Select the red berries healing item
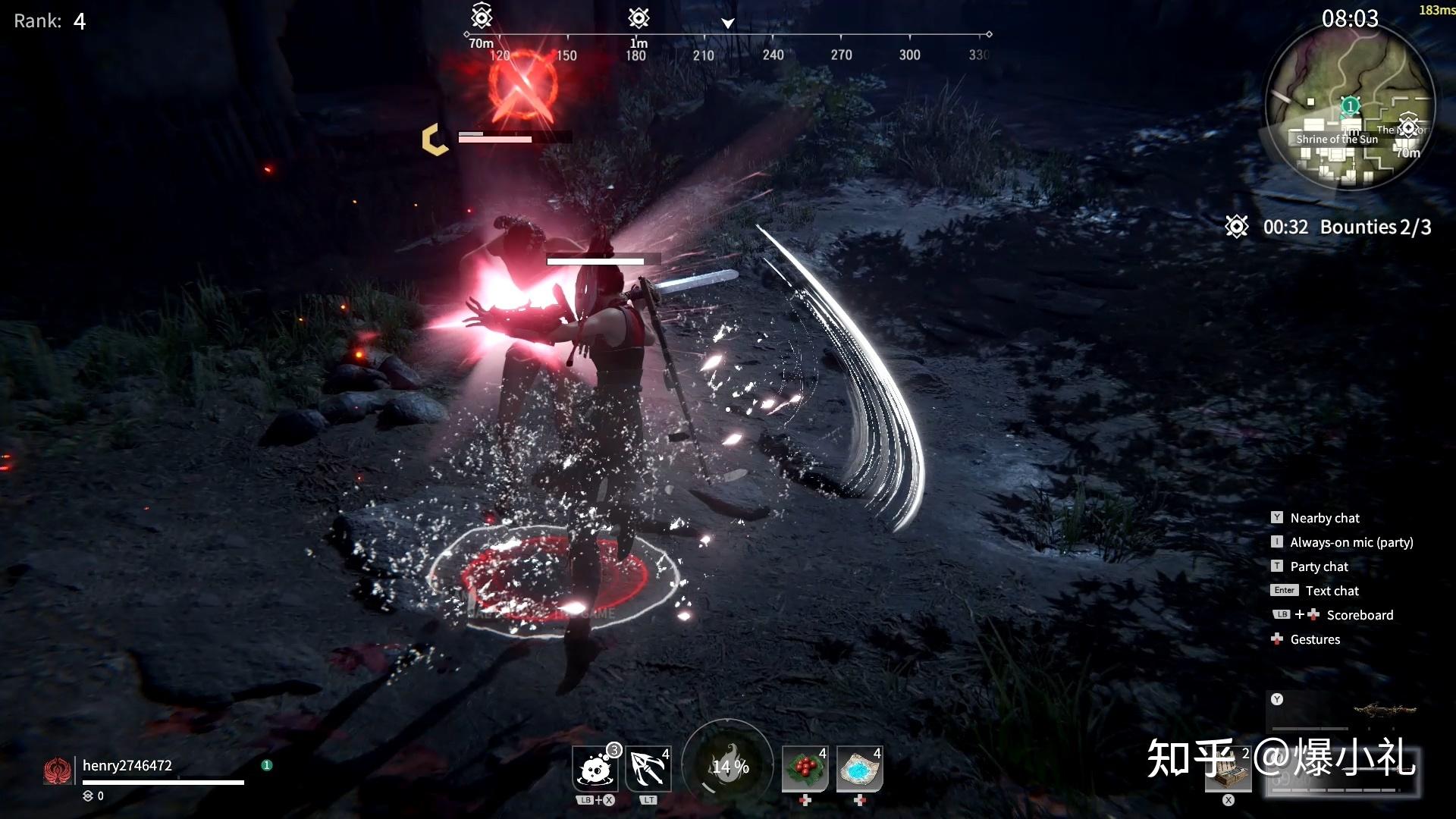Viewport: 1456px width, 819px height. [x=805, y=769]
